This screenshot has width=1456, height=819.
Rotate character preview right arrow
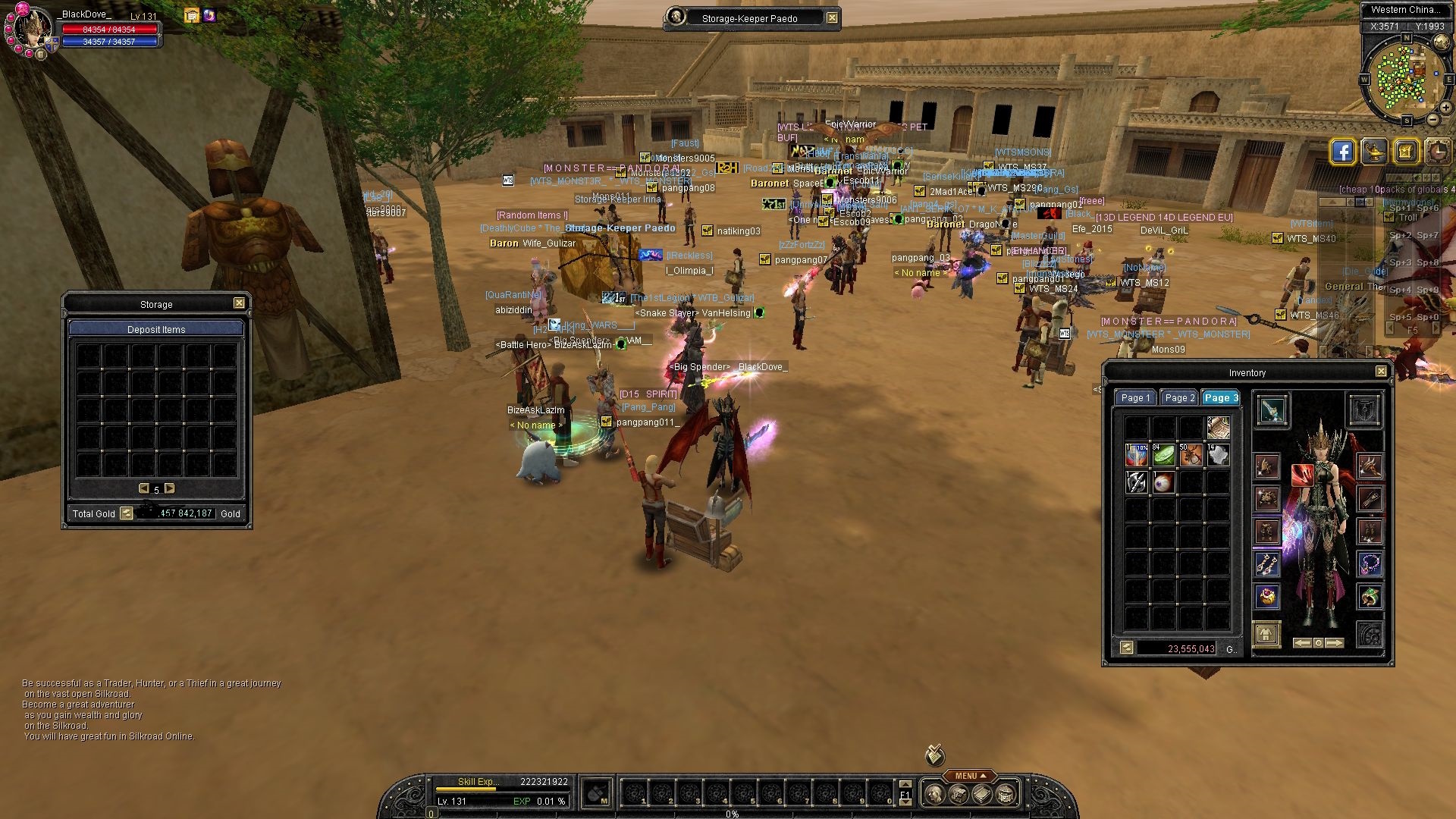point(1335,643)
